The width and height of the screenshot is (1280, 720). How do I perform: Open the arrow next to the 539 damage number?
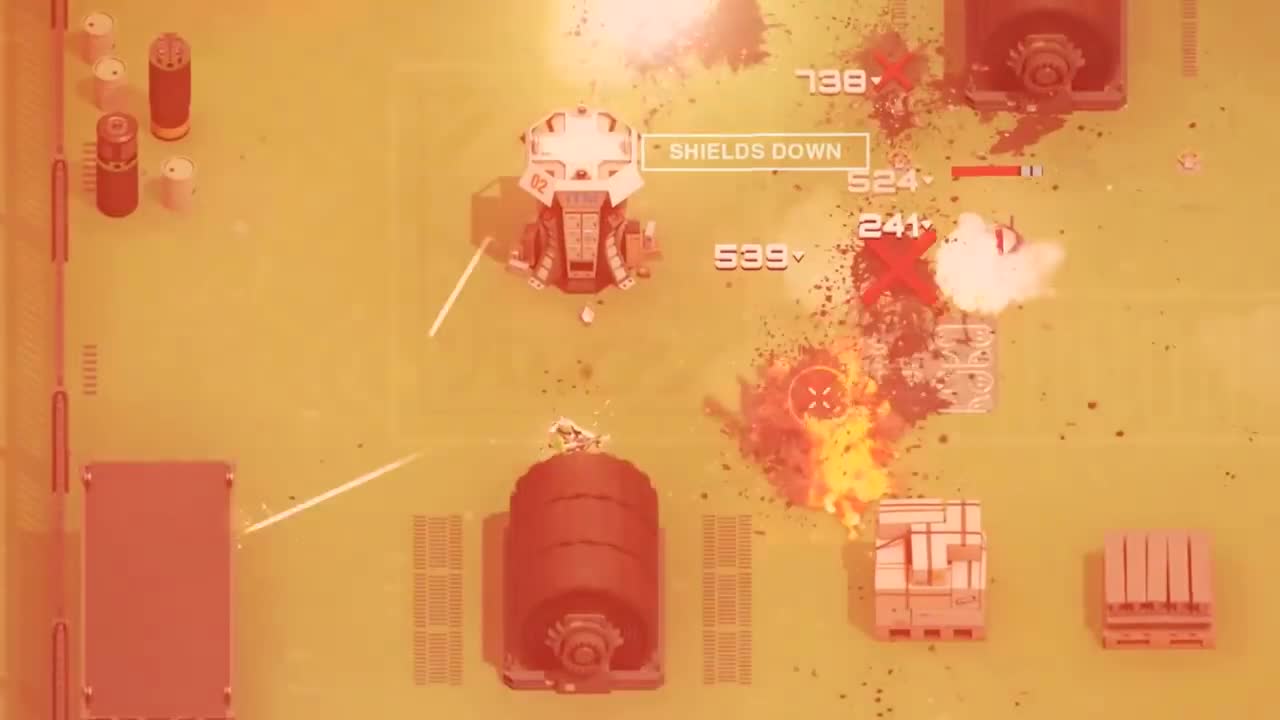(x=798, y=259)
